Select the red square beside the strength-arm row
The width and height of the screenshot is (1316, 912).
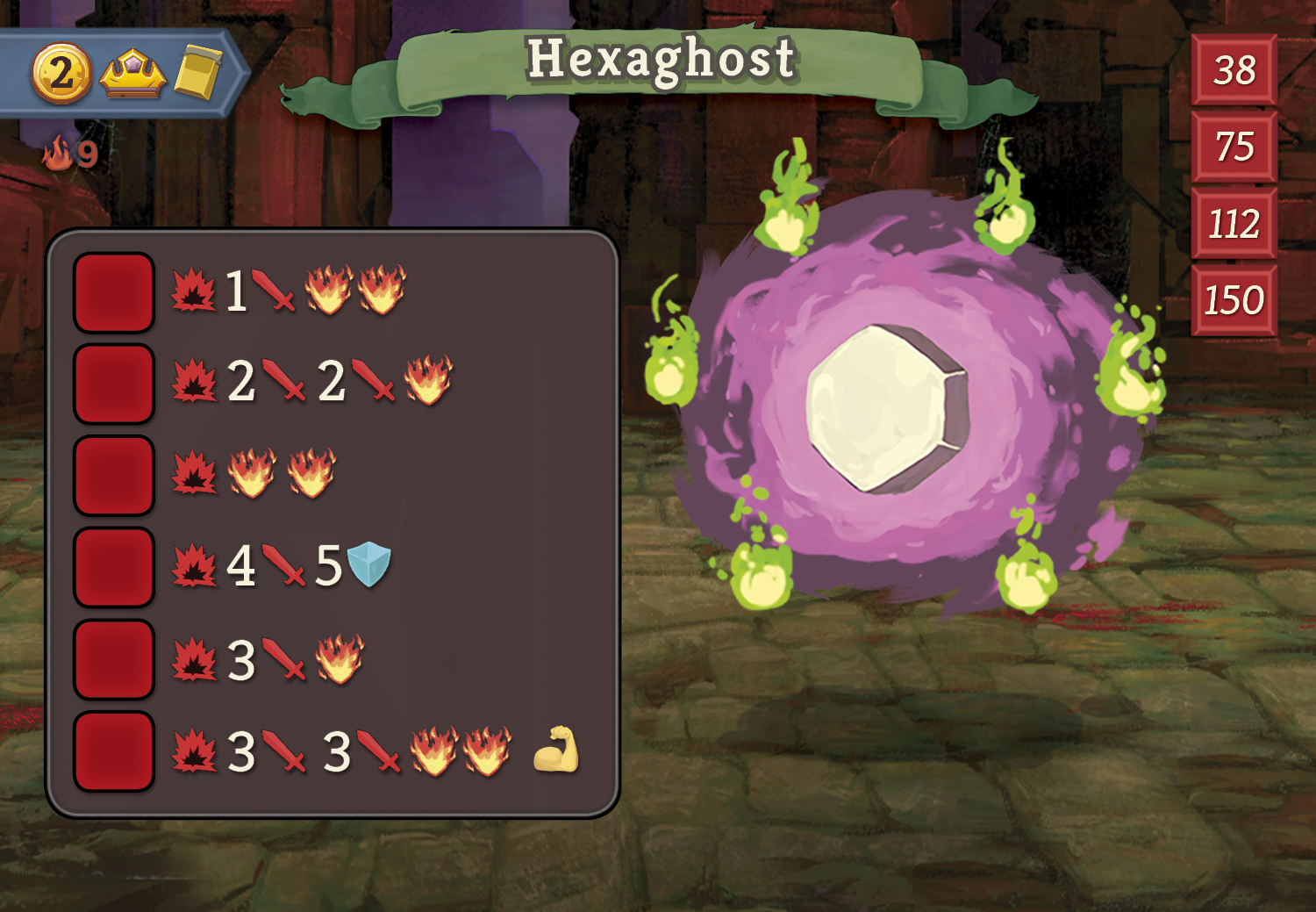point(114,751)
